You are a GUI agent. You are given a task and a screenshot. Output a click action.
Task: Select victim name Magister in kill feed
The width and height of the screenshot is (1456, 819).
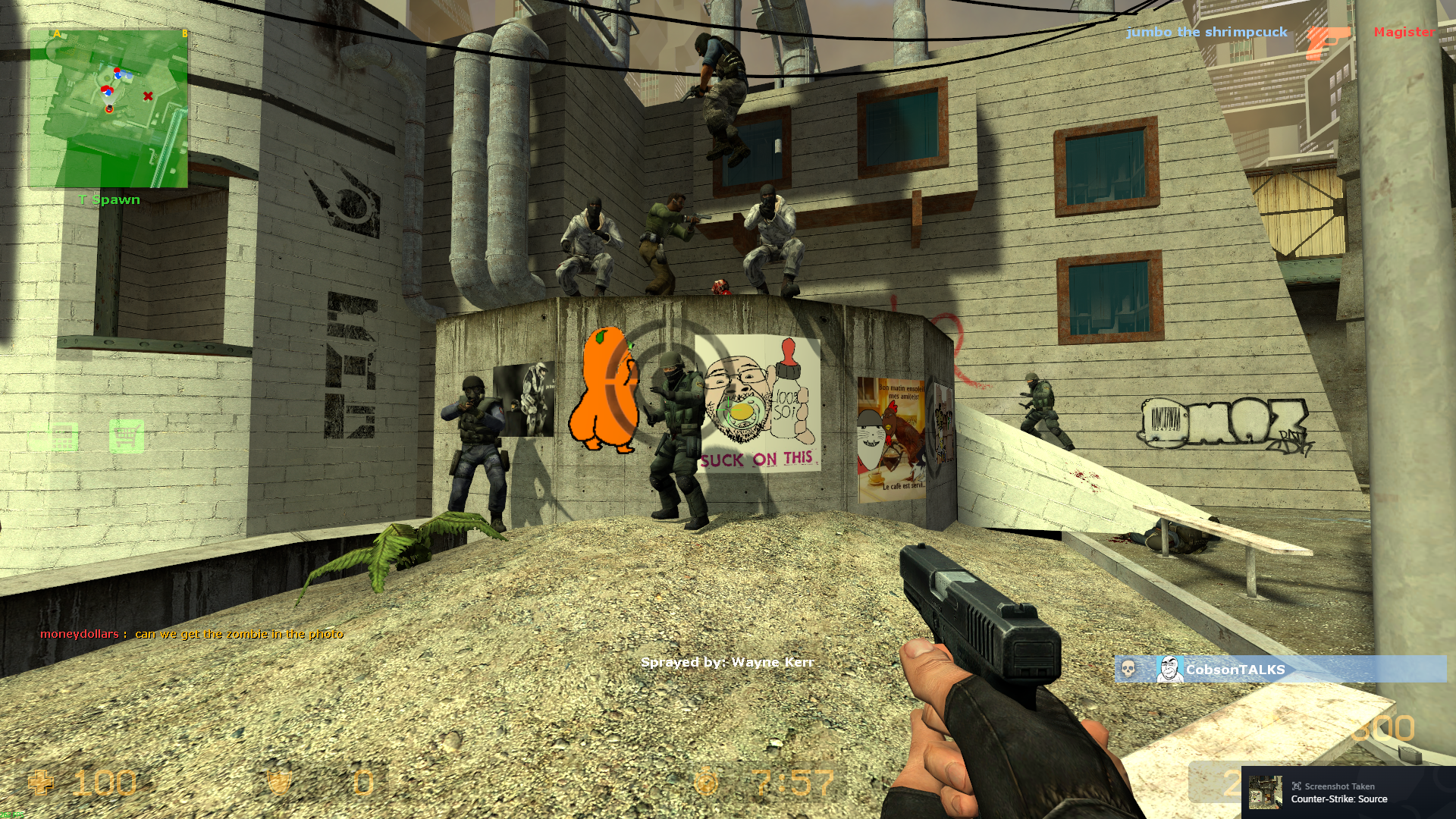pyautogui.click(x=1404, y=32)
